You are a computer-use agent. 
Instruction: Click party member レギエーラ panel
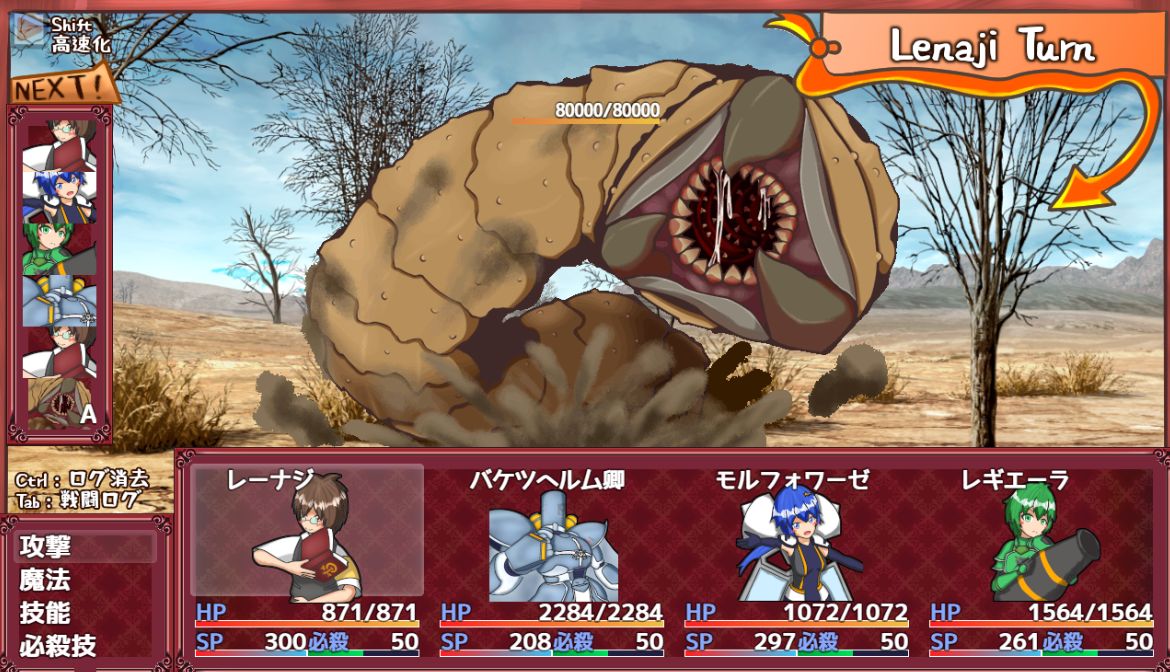[x=1040, y=540]
